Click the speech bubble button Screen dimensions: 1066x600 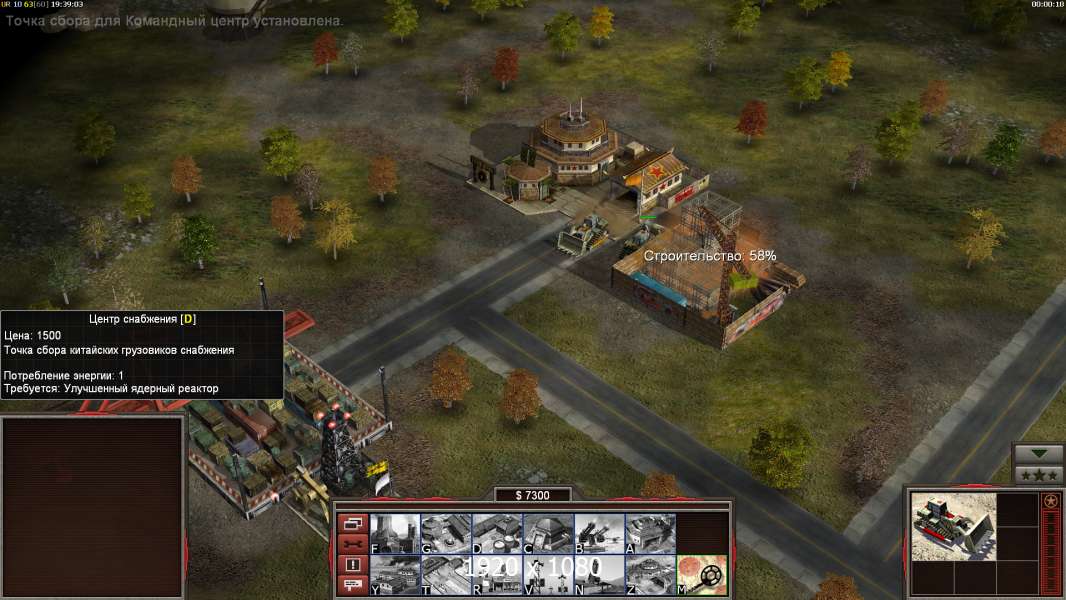[353, 586]
